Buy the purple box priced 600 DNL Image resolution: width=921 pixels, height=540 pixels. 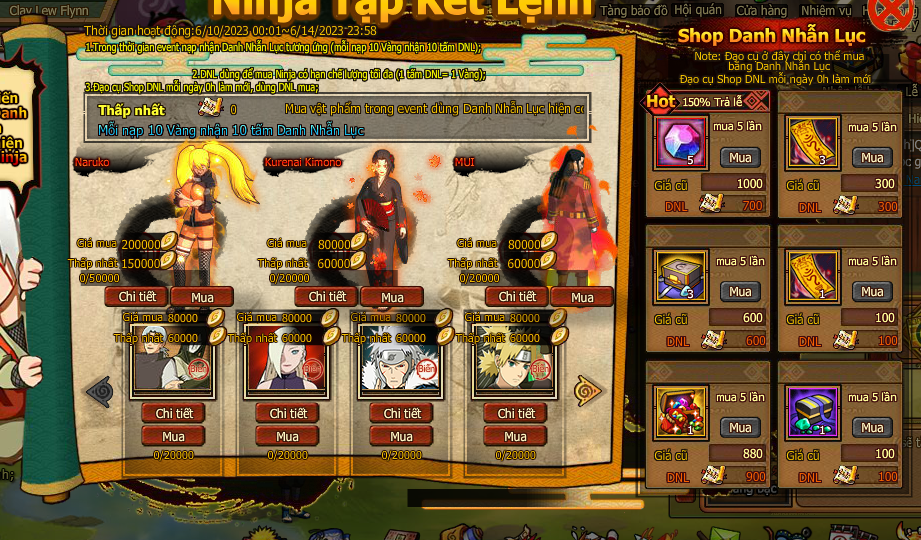pyautogui.click(x=740, y=291)
